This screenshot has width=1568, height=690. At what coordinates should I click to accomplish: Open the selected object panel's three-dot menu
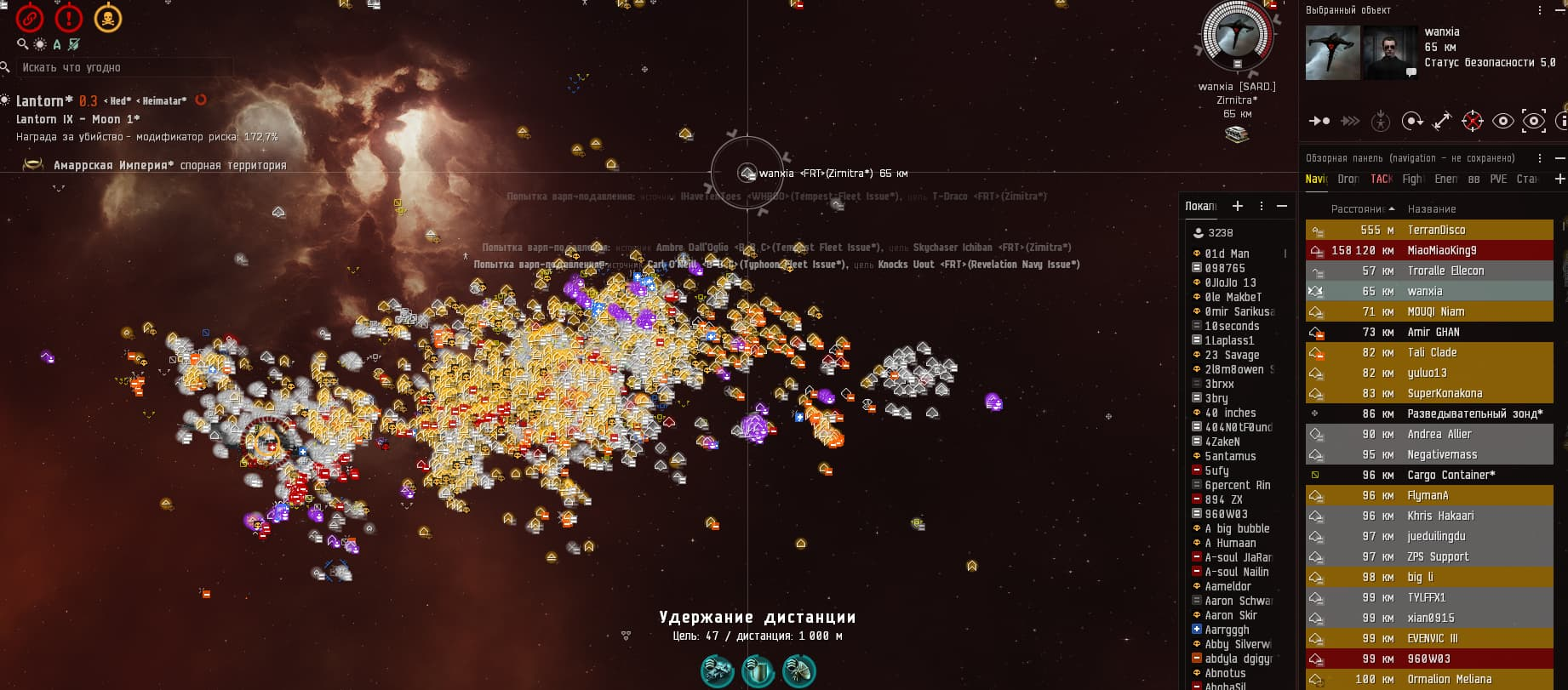point(1539,10)
